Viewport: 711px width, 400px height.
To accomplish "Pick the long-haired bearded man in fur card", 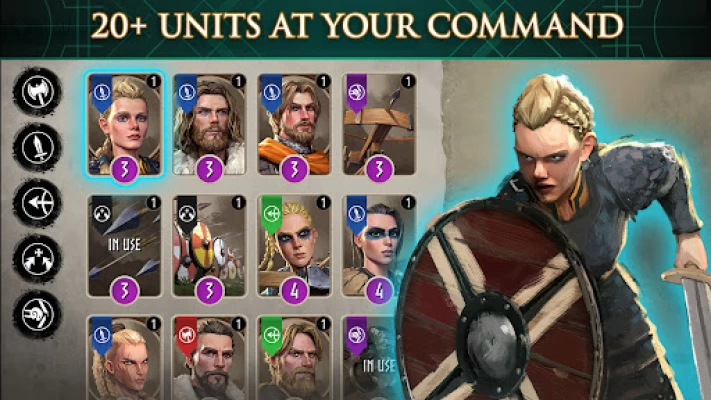I will [210, 124].
